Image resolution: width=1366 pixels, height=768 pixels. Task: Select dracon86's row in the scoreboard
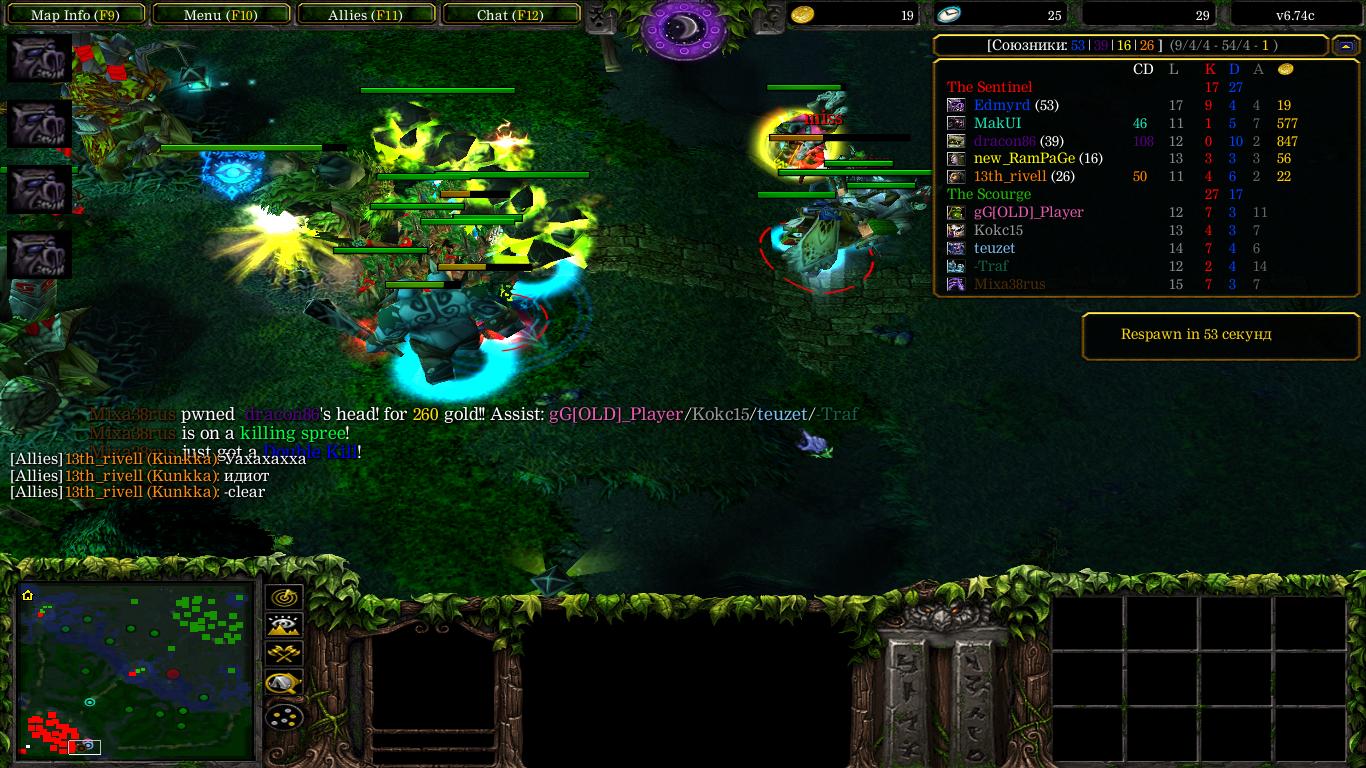coord(1004,141)
